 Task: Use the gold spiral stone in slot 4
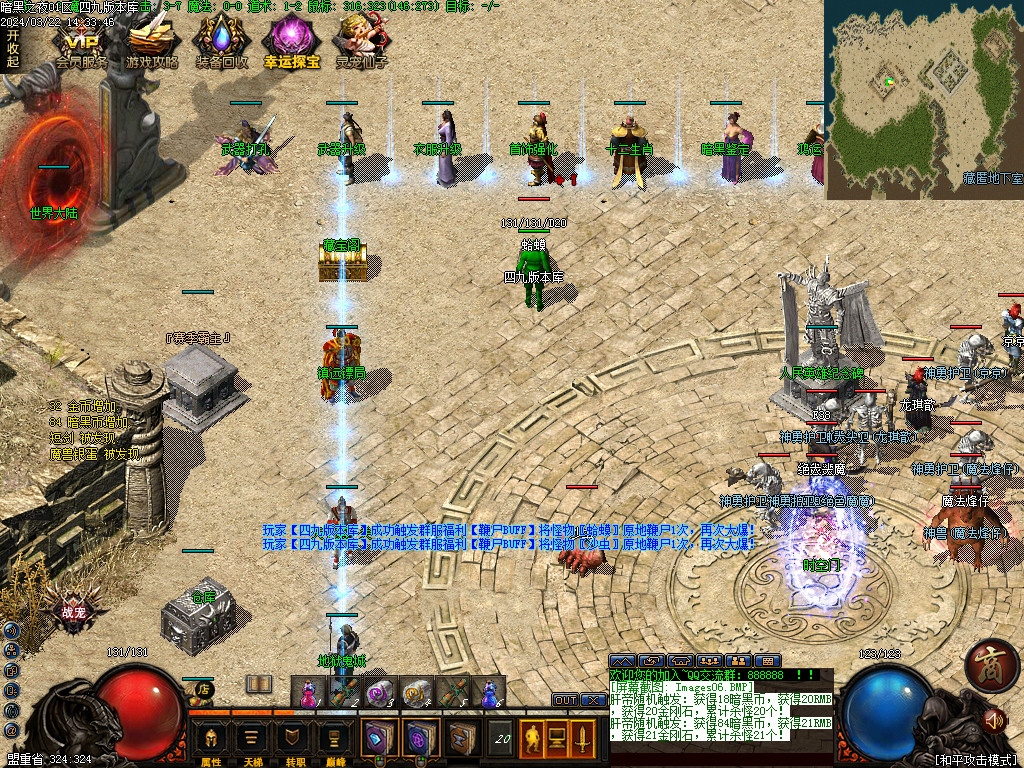tap(415, 692)
